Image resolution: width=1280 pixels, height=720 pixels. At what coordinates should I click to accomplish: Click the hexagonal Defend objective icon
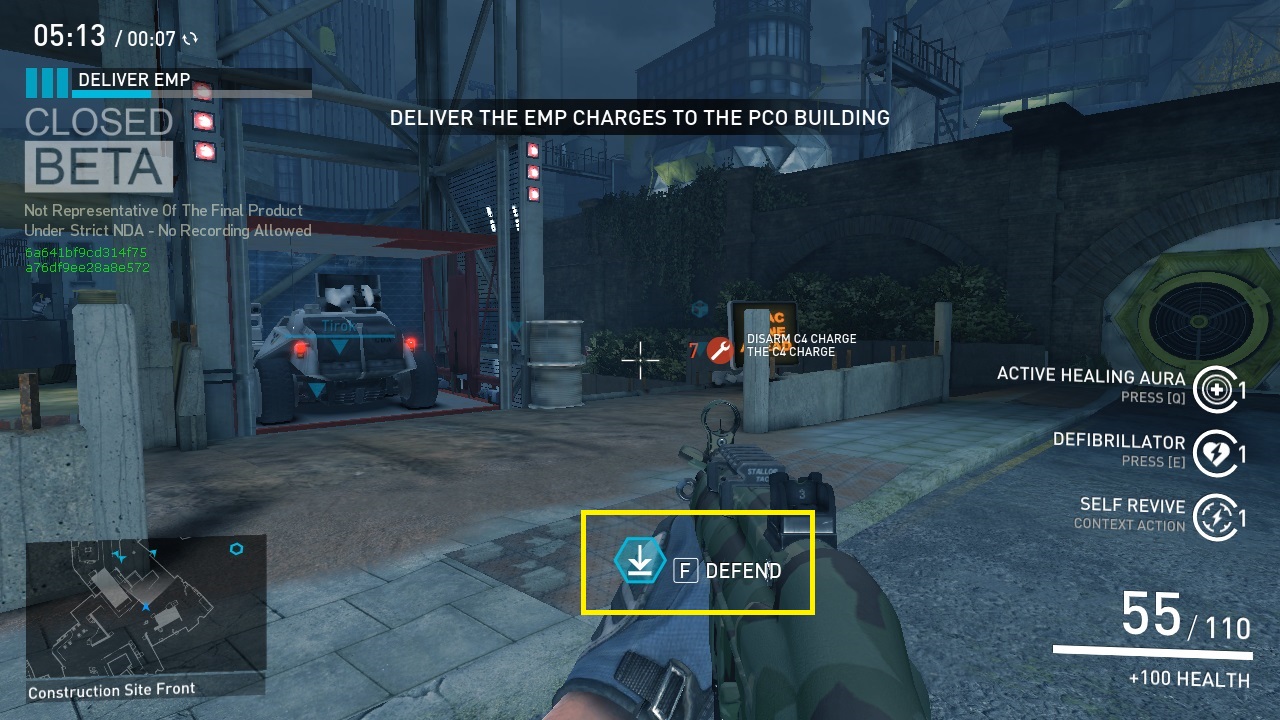point(640,561)
